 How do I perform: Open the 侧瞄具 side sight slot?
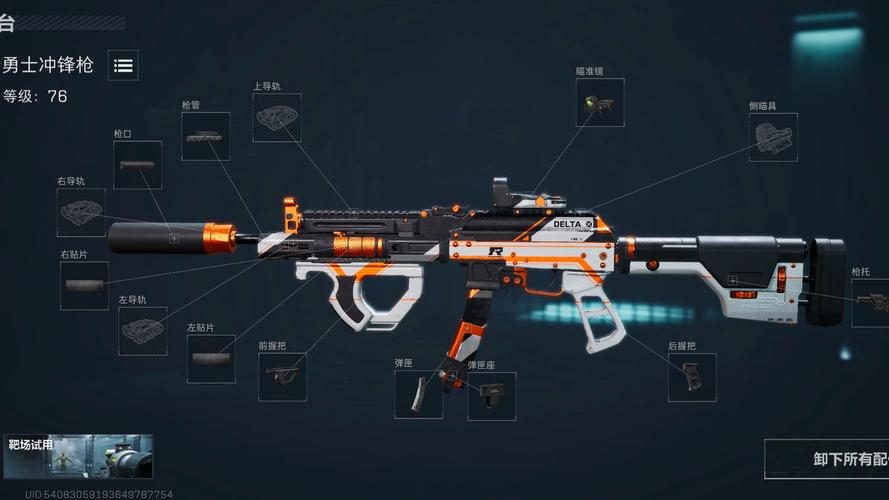pos(773,137)
